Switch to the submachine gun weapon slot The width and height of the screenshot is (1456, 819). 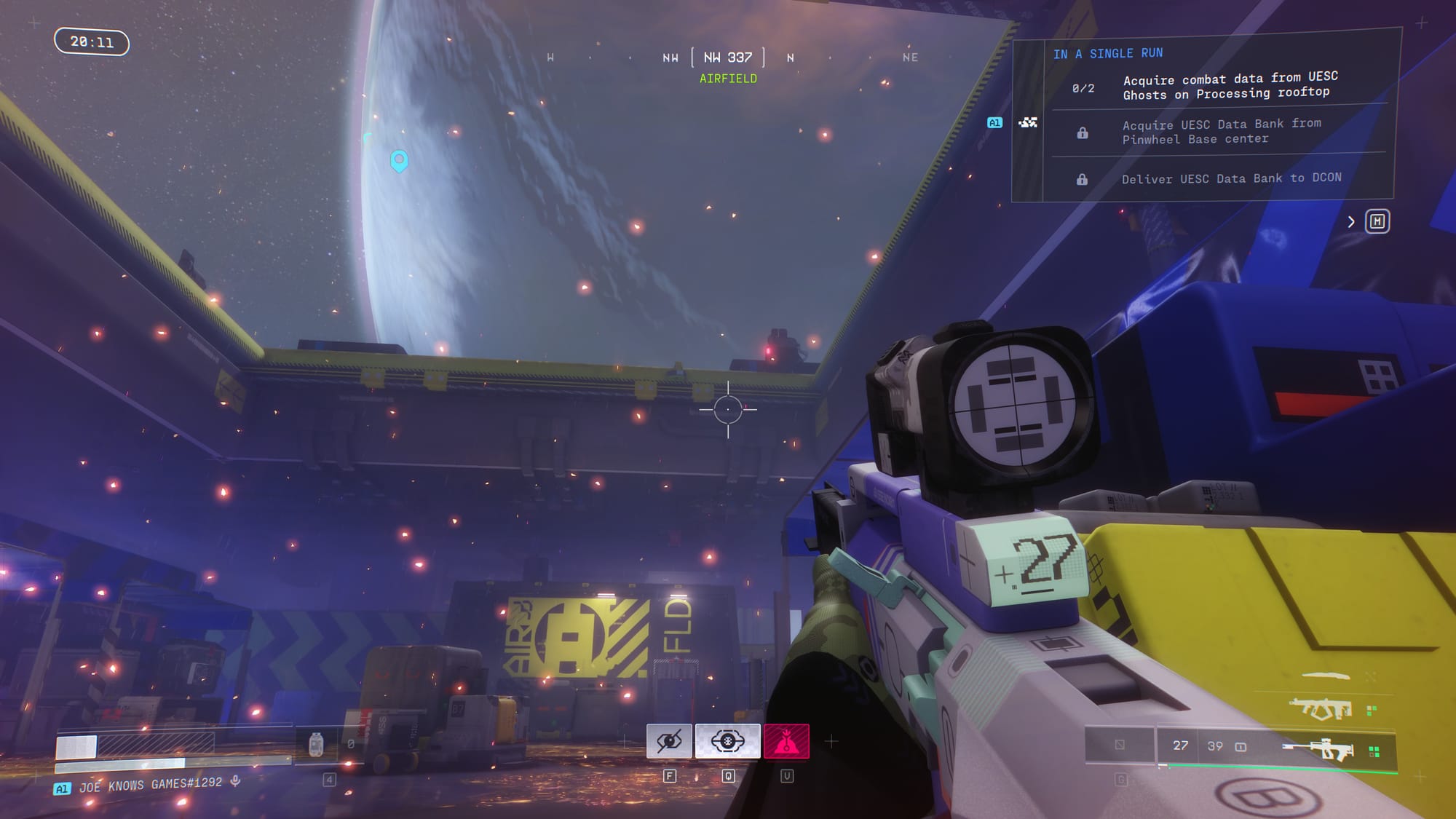(x=1320, y=708)
